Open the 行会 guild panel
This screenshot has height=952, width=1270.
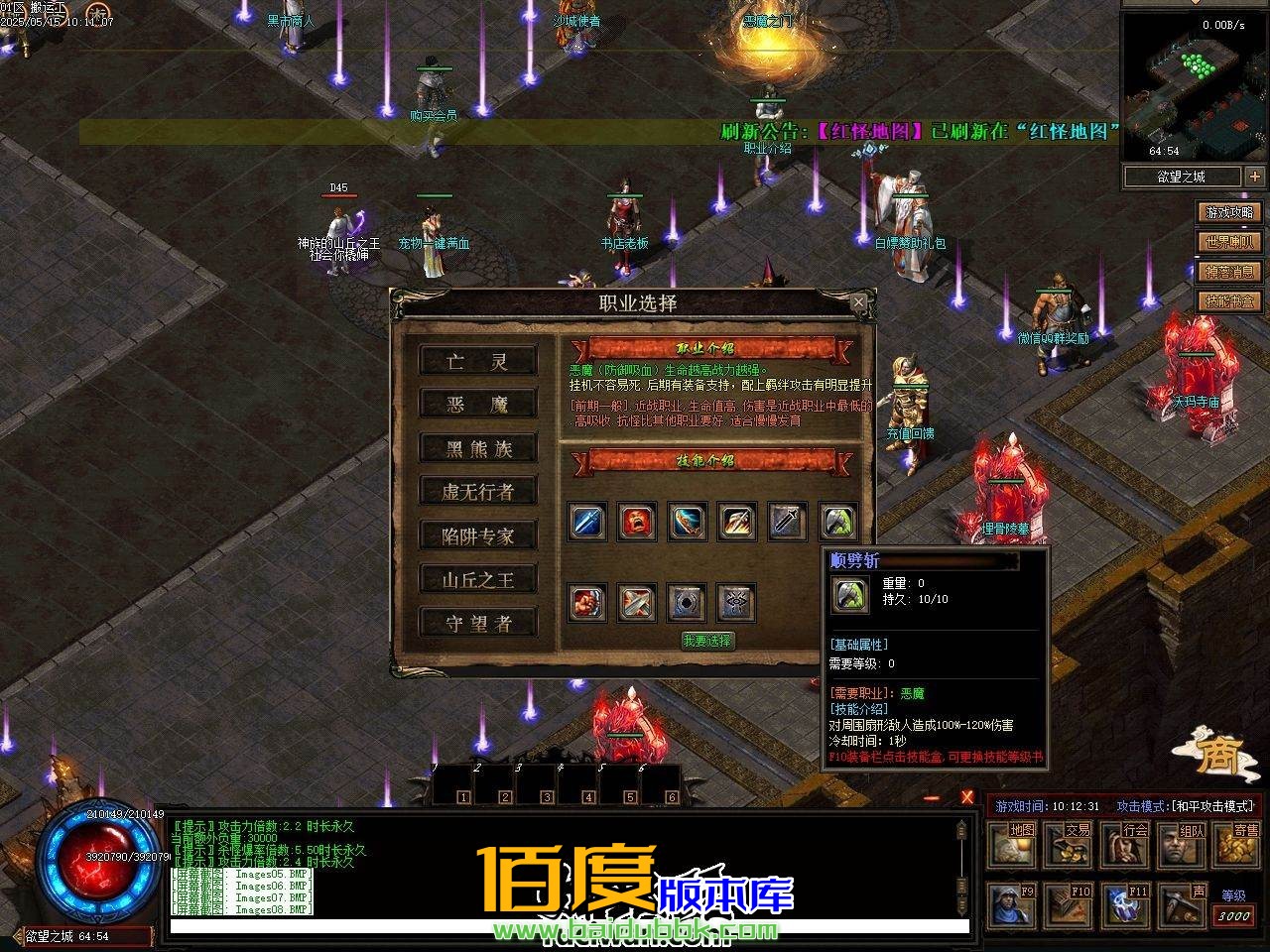tap(1125, 844)
